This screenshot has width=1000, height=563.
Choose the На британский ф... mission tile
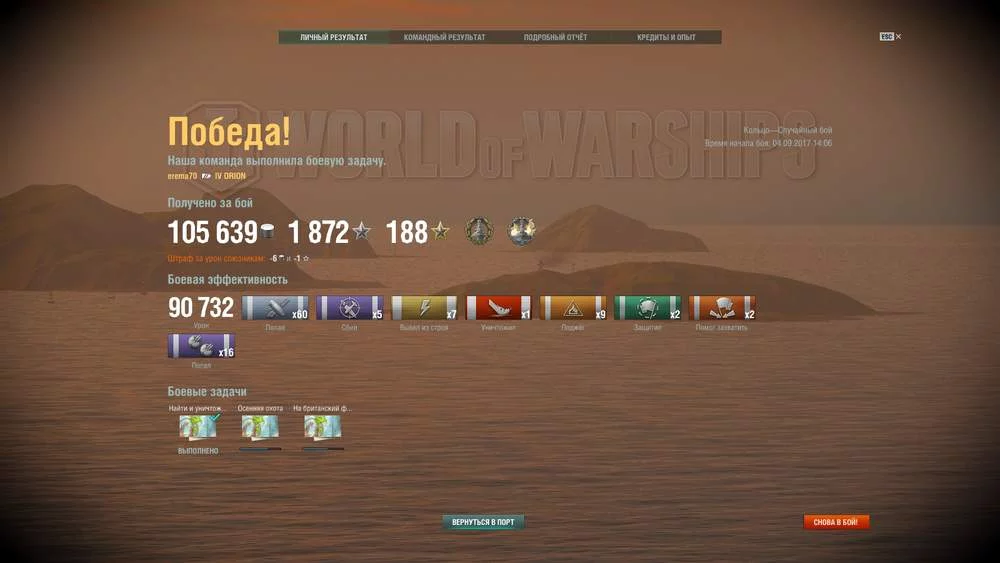[322, 427]
